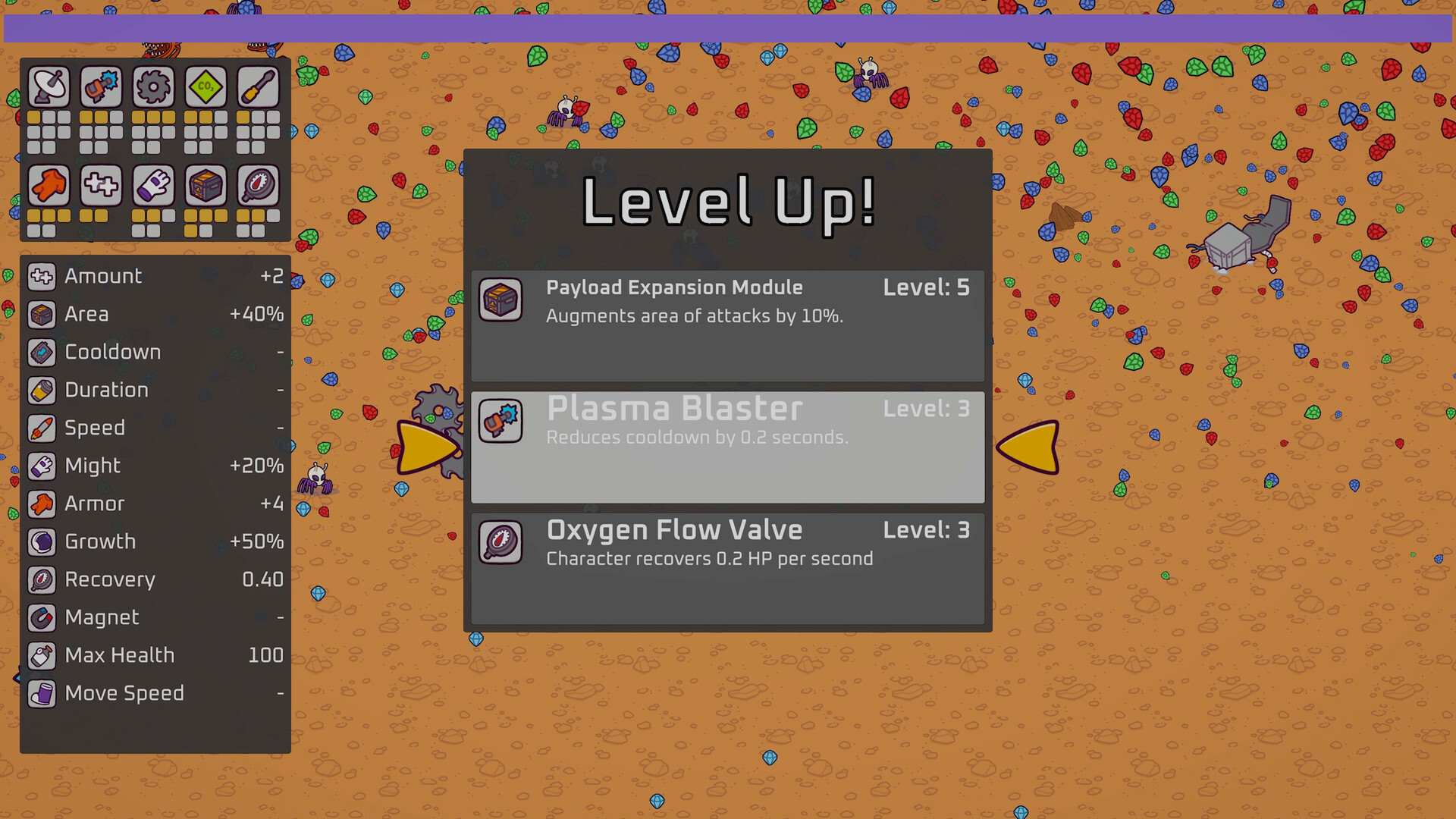
Task: Click the Magnet stat icon in sidebar
Action: [42, 617]
